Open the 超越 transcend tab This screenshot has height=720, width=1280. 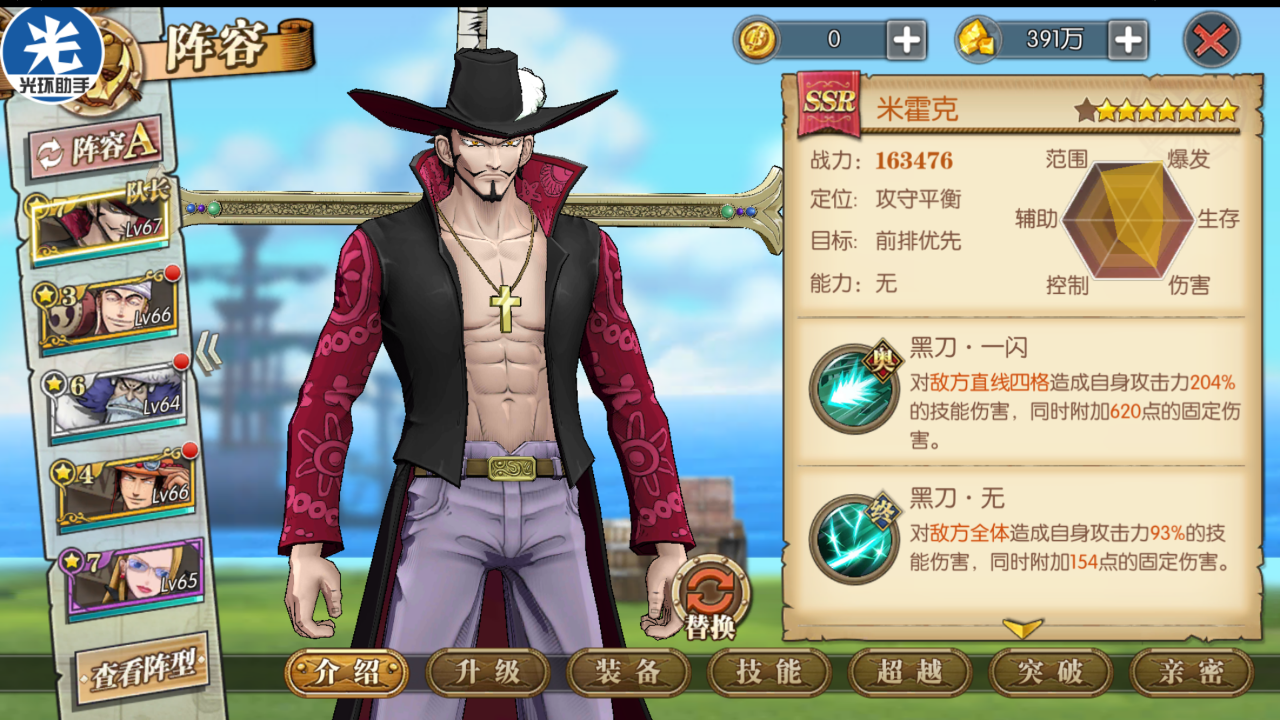coord(910,672)
